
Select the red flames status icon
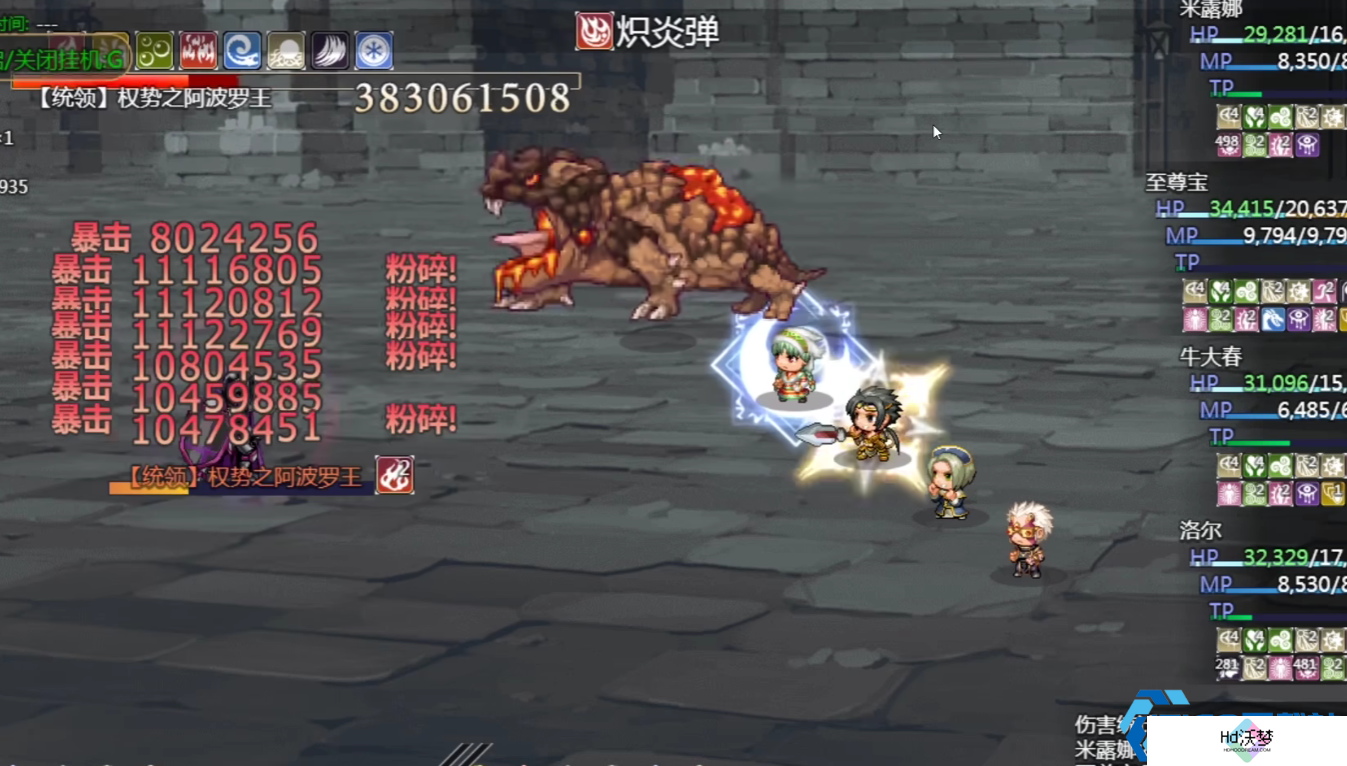tap(198, 51)
